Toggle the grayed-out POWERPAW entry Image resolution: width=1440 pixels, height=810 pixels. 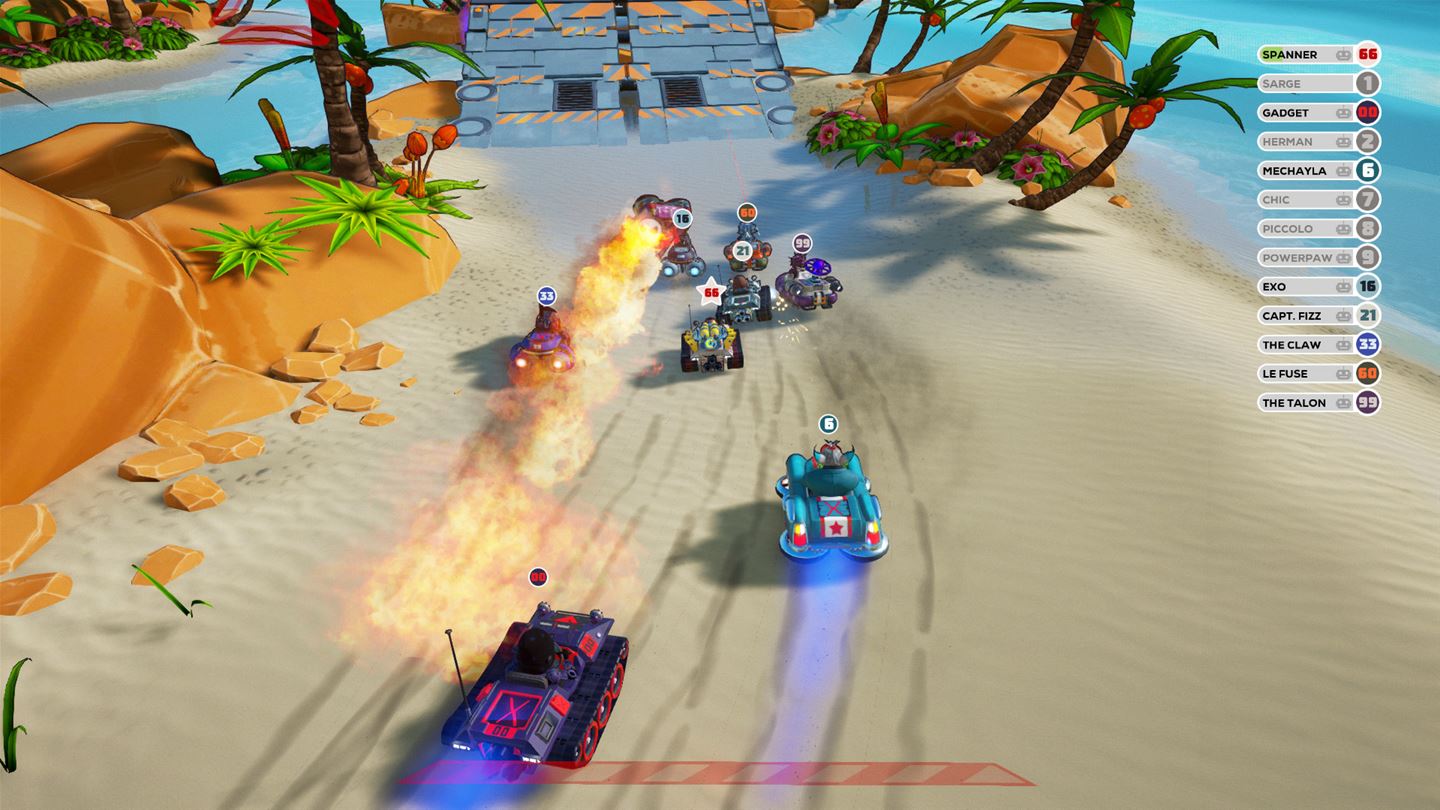1300,257
